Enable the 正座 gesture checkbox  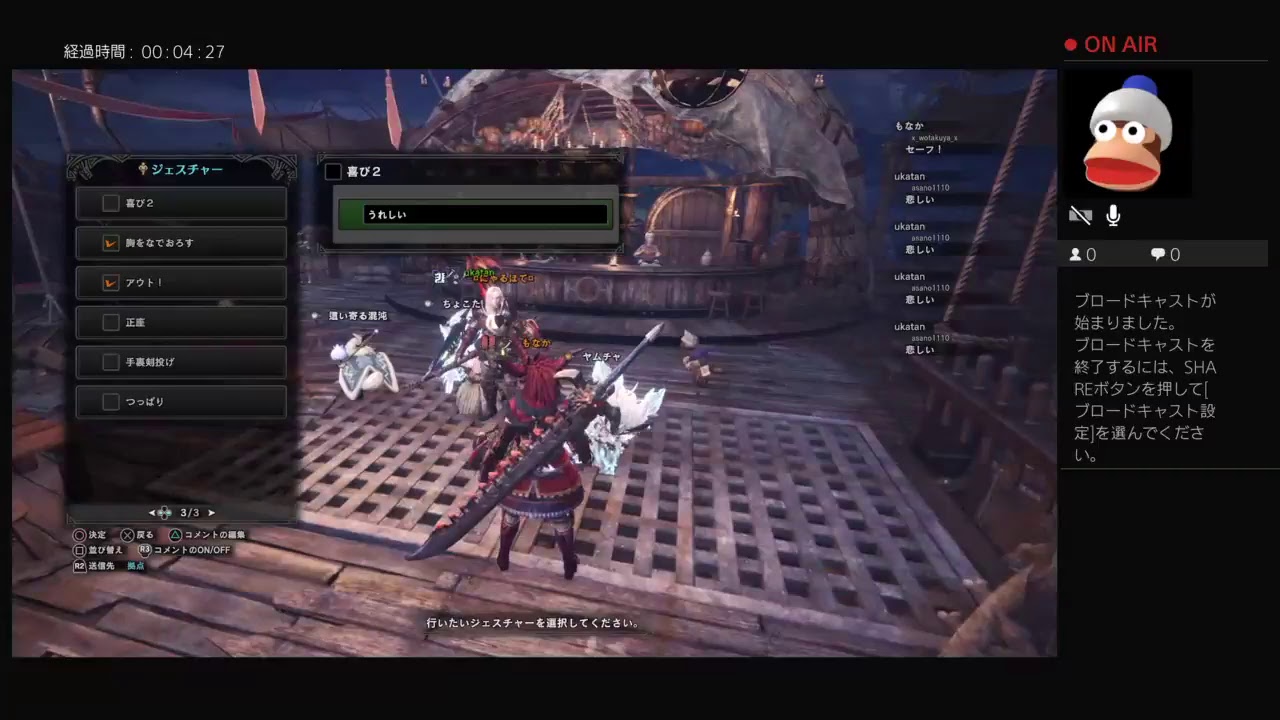tap(111, 322)
